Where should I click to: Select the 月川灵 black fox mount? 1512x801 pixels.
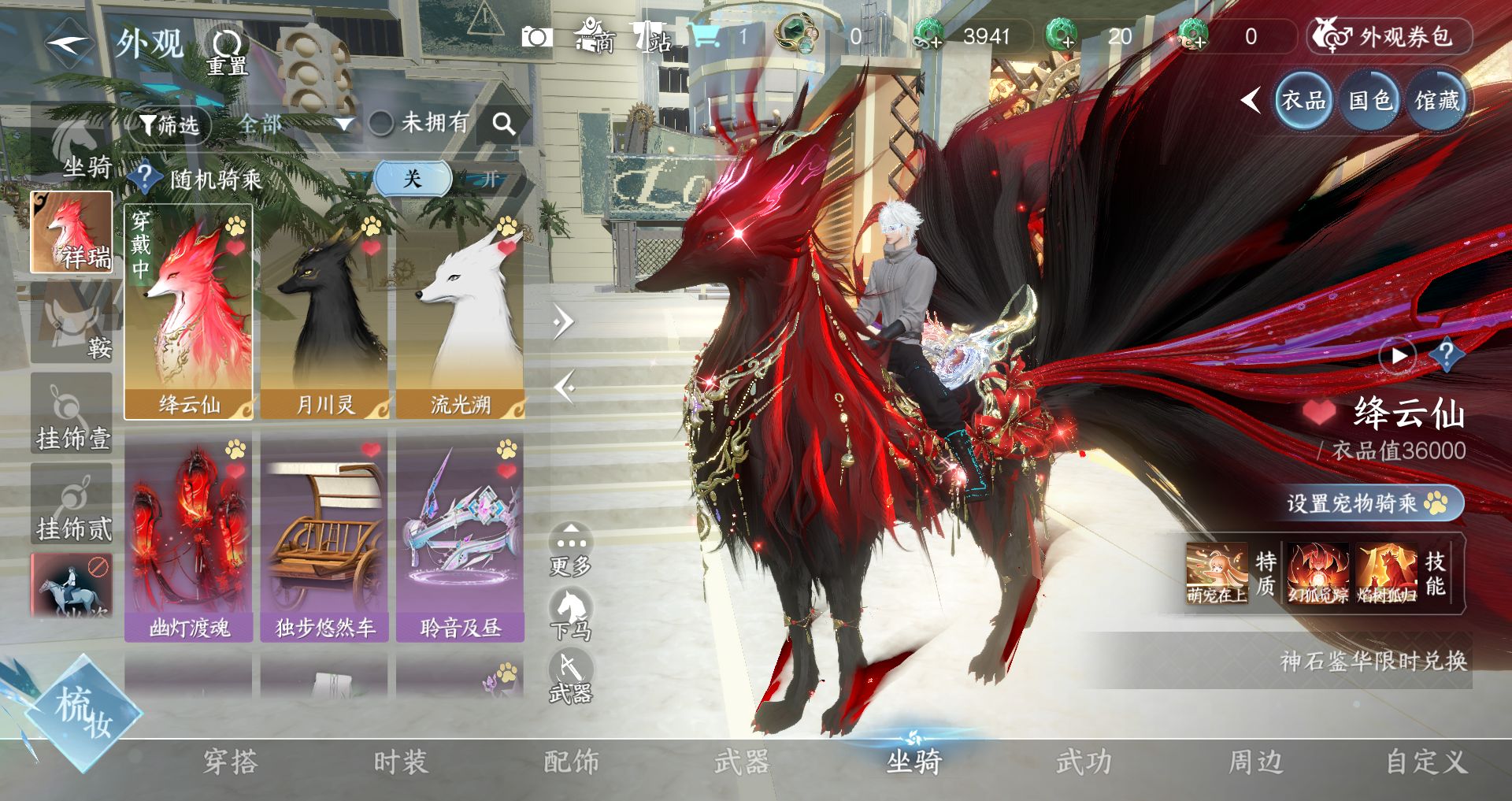pyautogui.click(x=324, y=313)
